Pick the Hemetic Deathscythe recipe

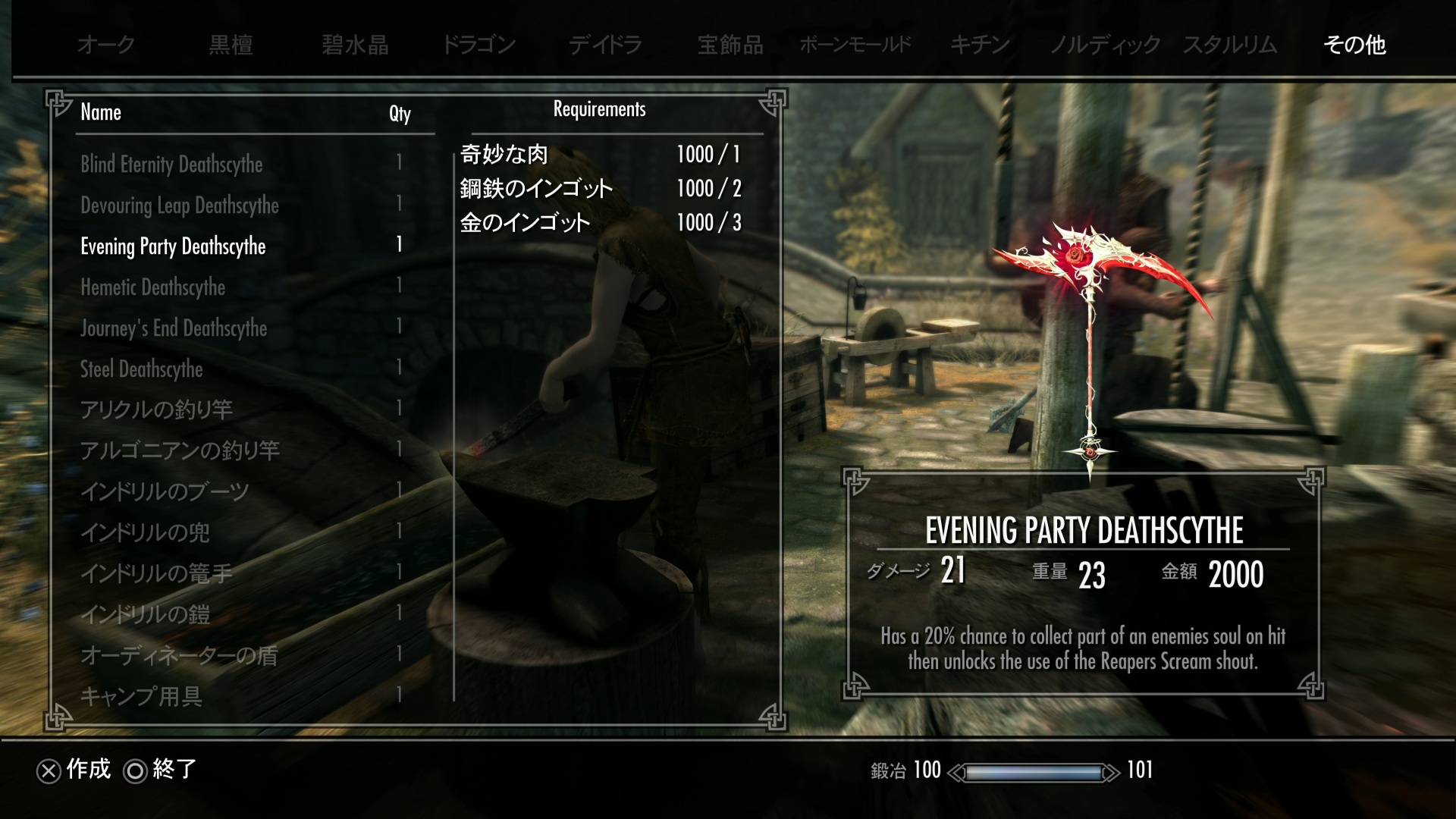(x=152, y=287)
